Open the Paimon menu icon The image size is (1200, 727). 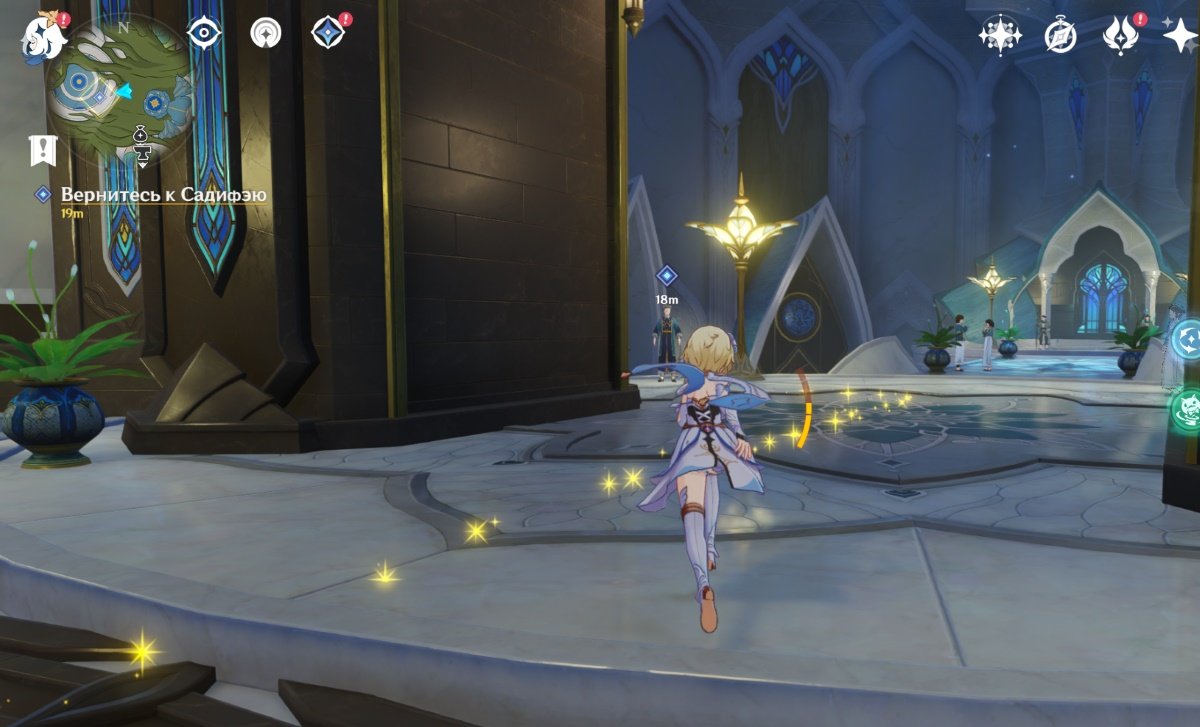[41, 36]
